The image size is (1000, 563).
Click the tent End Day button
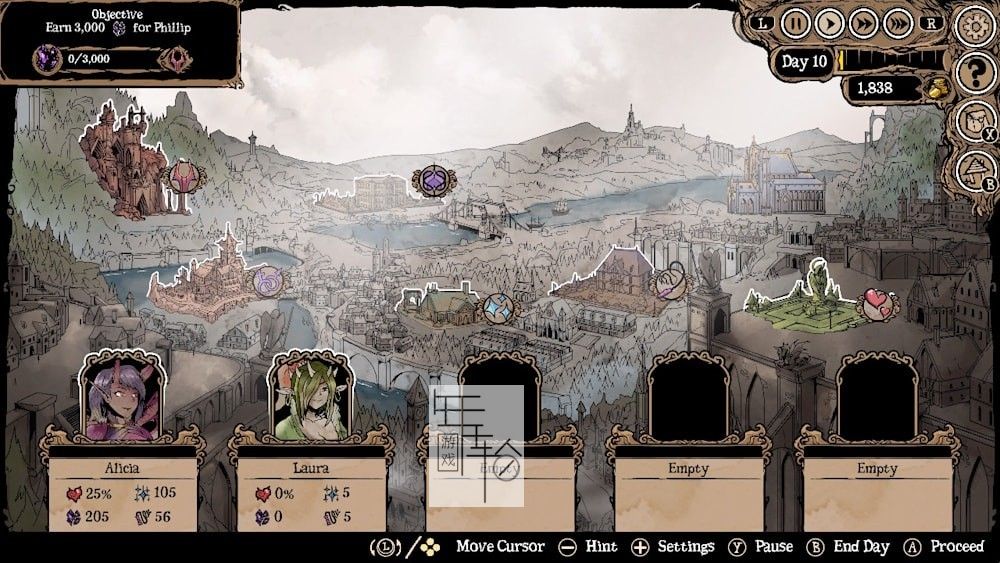coord(973,169)
